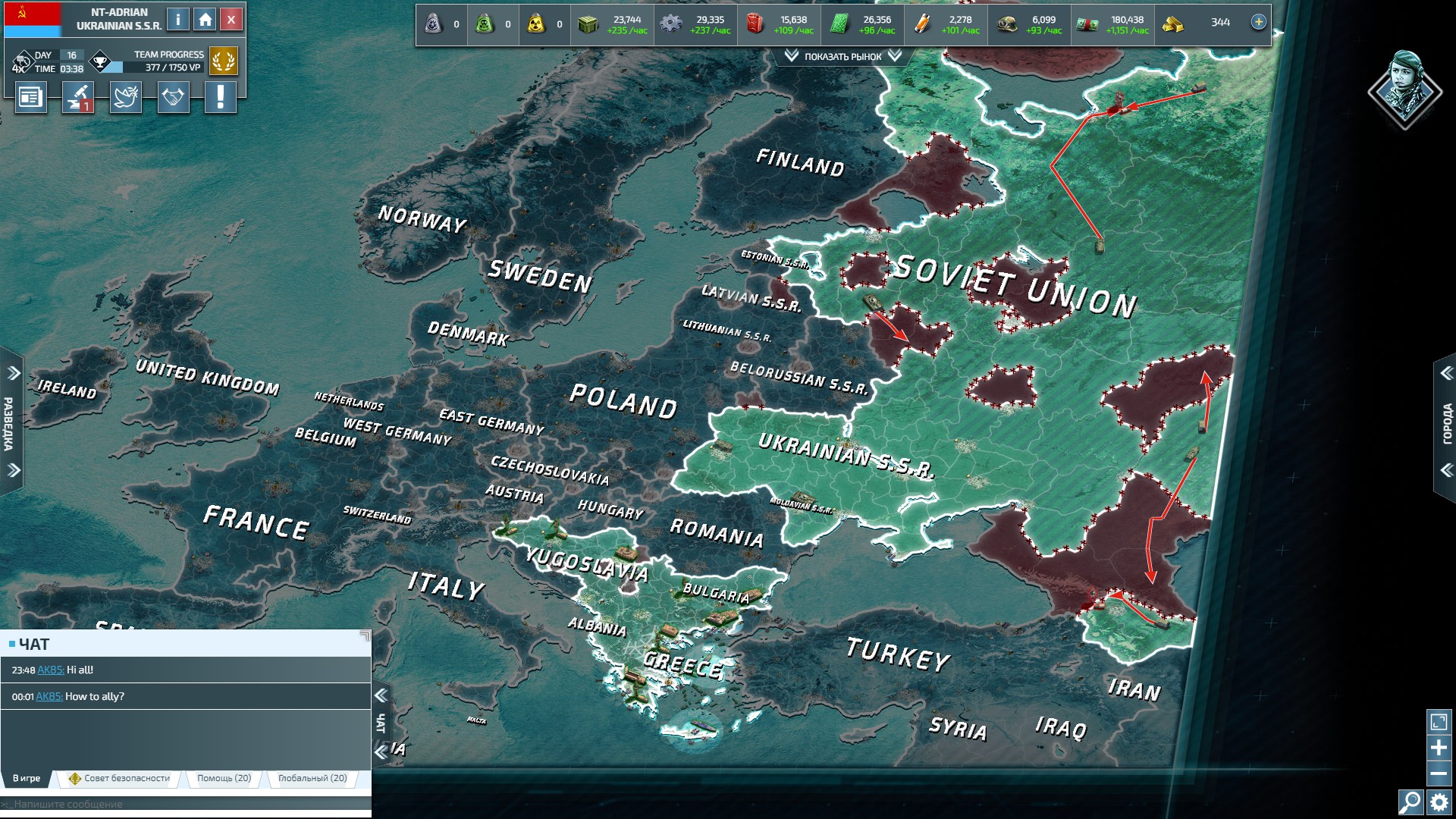
Task: Open diplomacy with the dove icon
Action: (126, 97)
